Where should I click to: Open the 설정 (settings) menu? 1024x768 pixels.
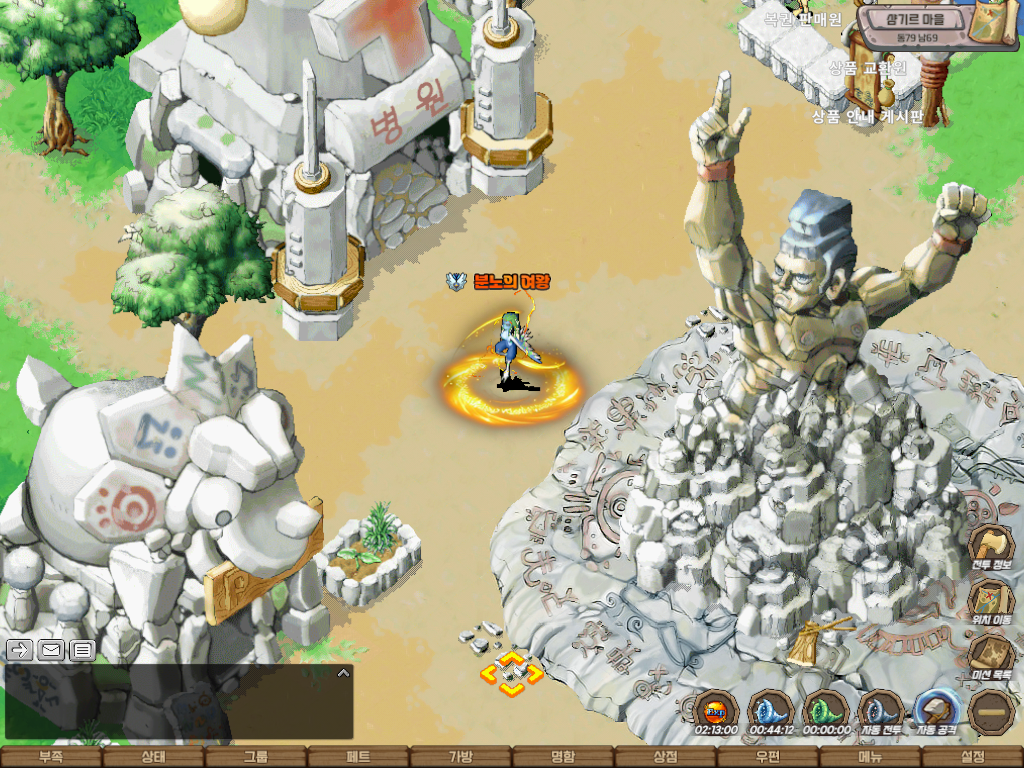click(972, 757)
